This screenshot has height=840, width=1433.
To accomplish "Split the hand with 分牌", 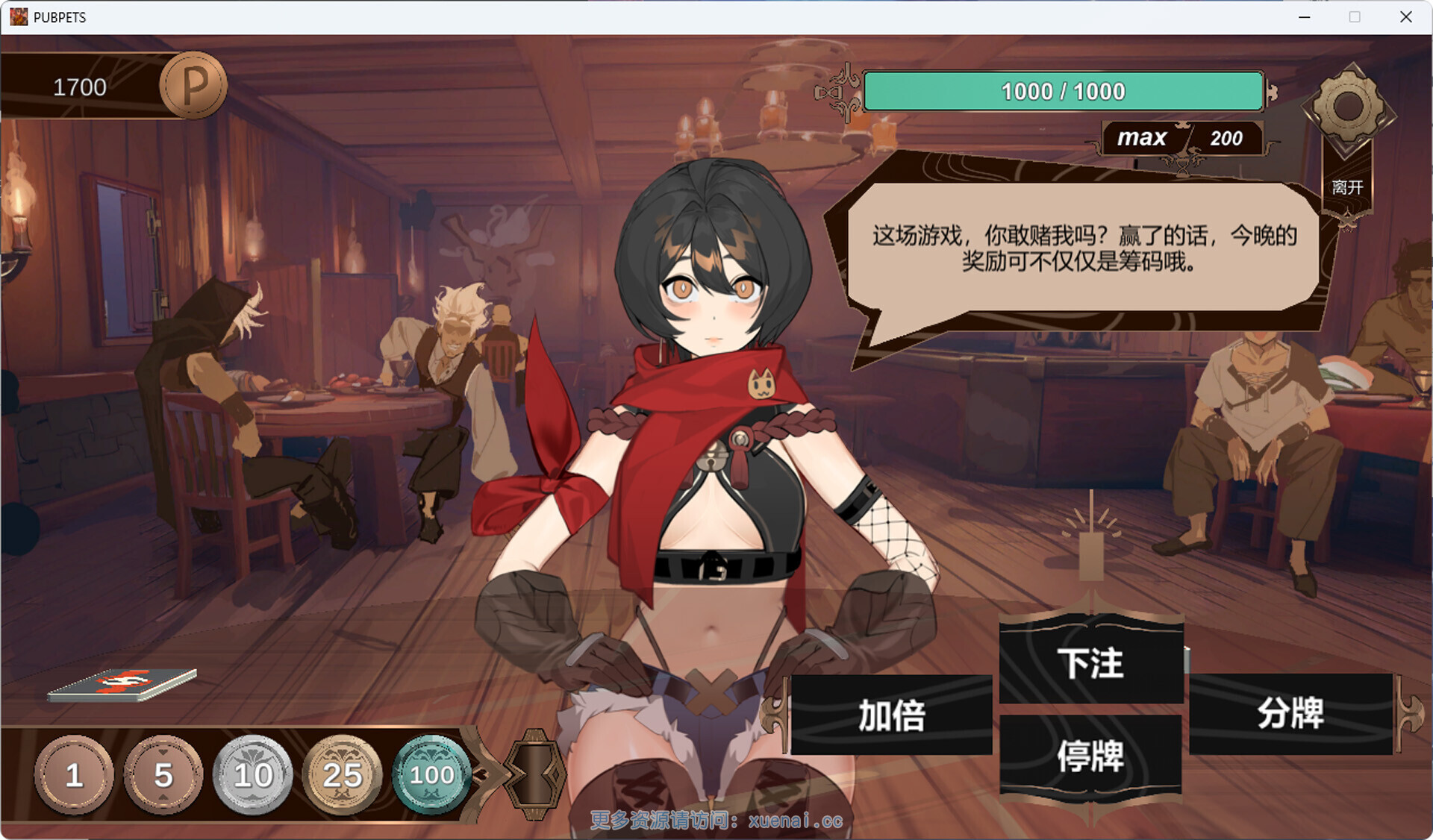I will [x=1290, y=713].
